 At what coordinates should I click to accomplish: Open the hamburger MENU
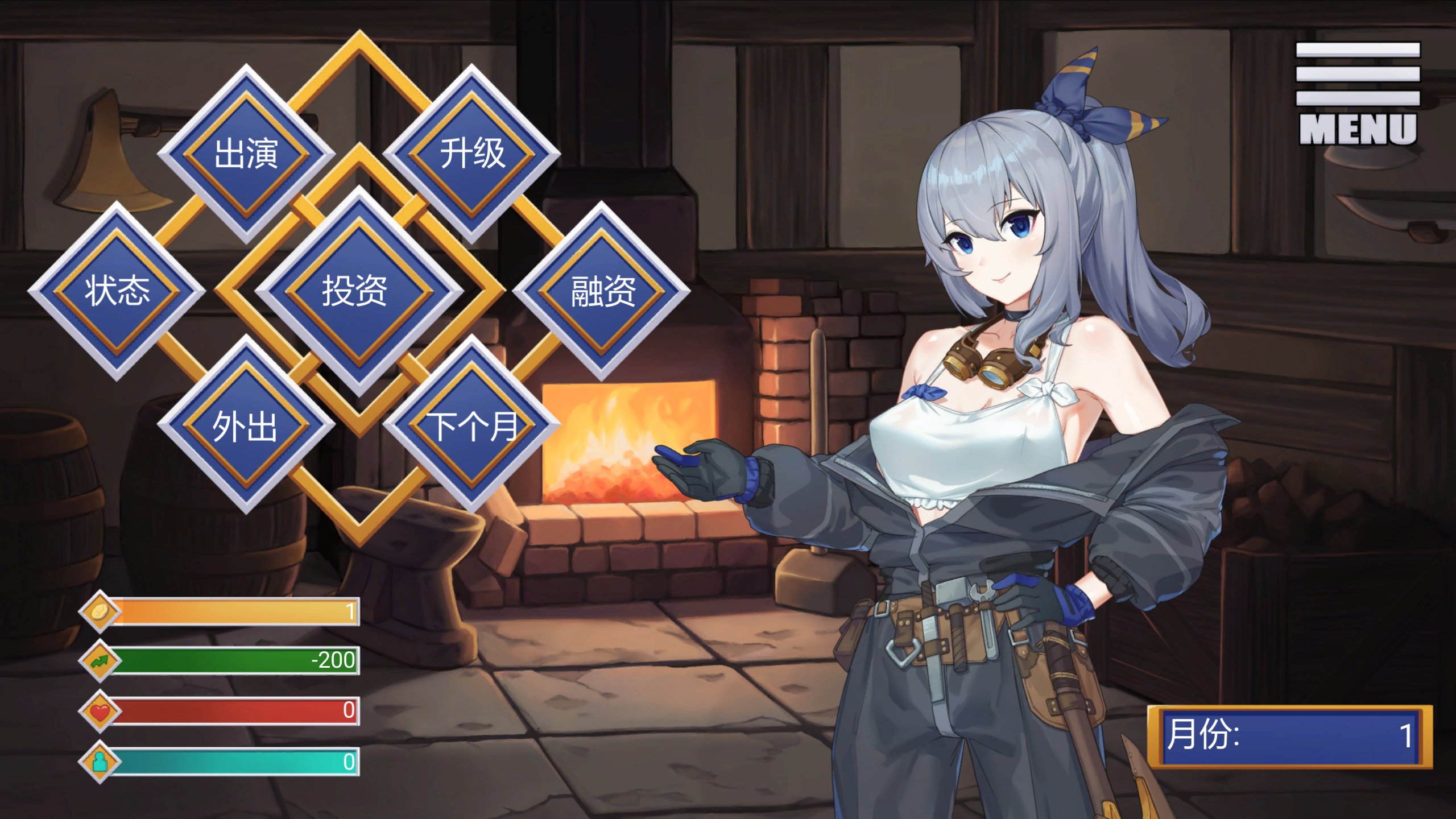[x=1358, y=94]
